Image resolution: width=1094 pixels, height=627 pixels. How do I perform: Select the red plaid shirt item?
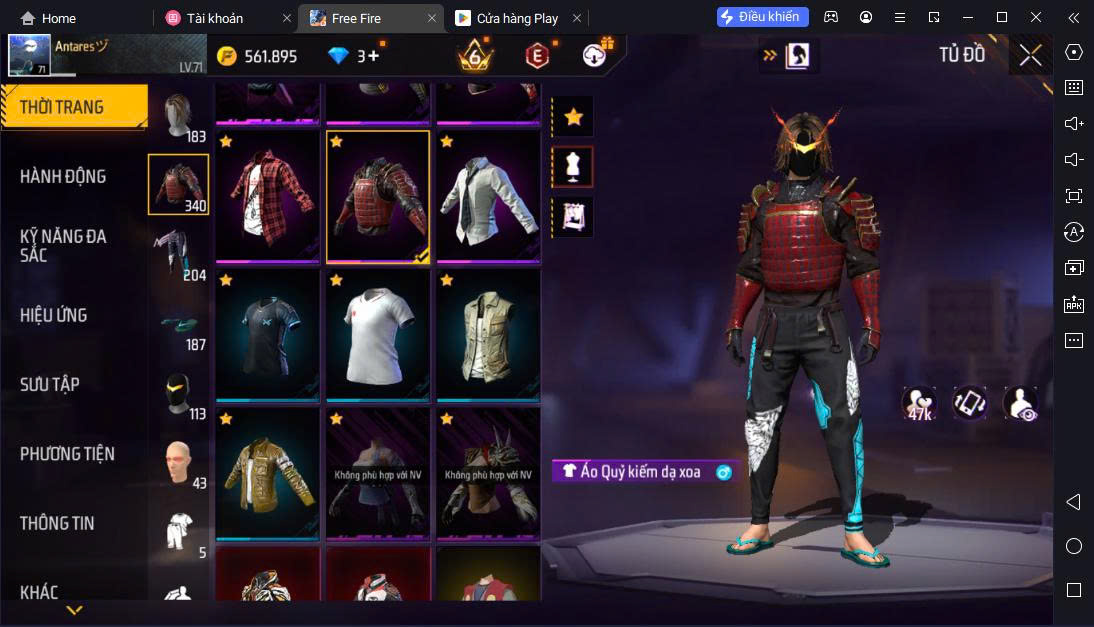coord(267,197)
